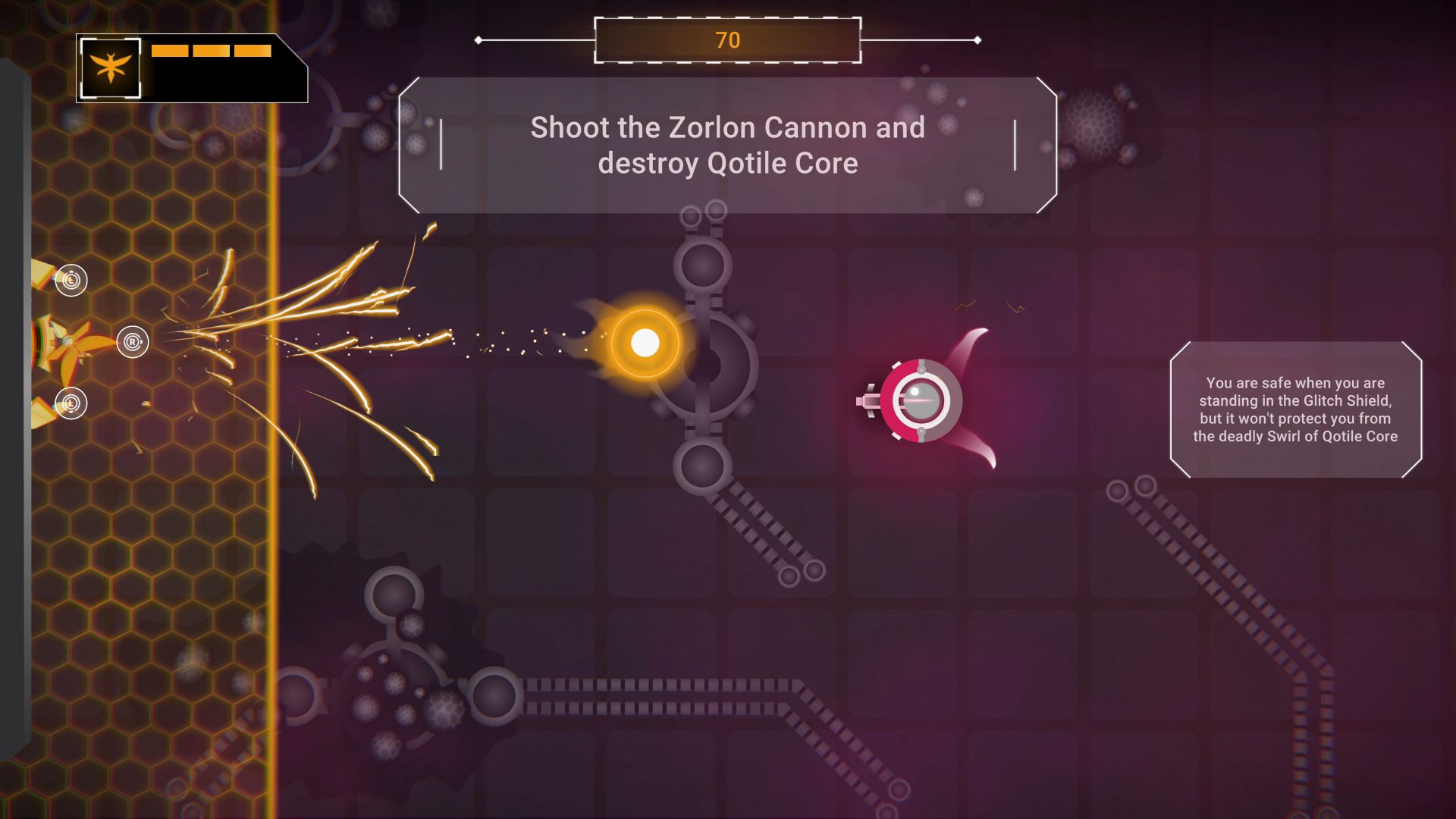
Task: Click the Glitch Shield hint box
Action: click(1295, 409)
